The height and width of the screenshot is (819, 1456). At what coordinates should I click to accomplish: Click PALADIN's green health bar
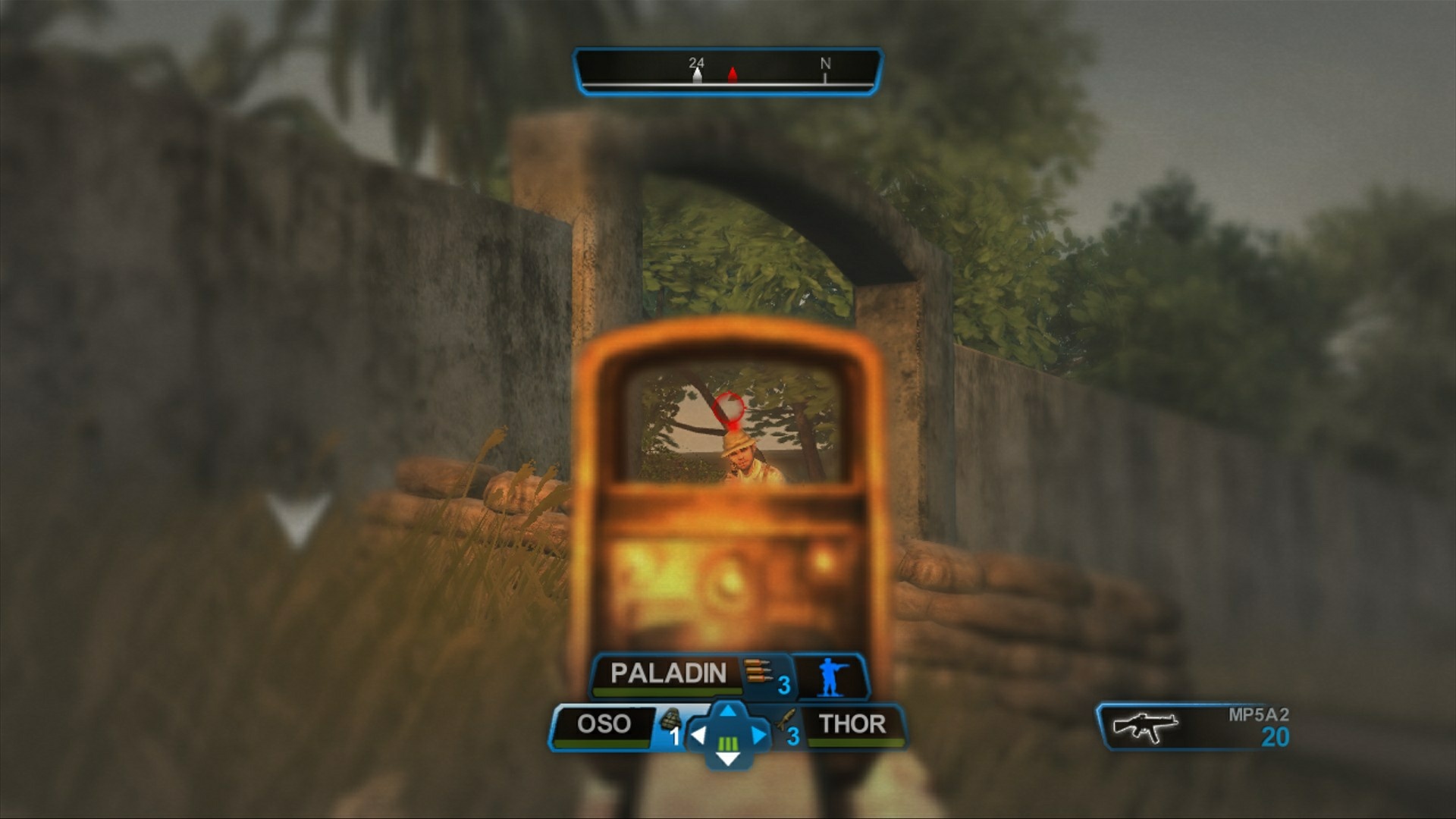pos(664,692)
